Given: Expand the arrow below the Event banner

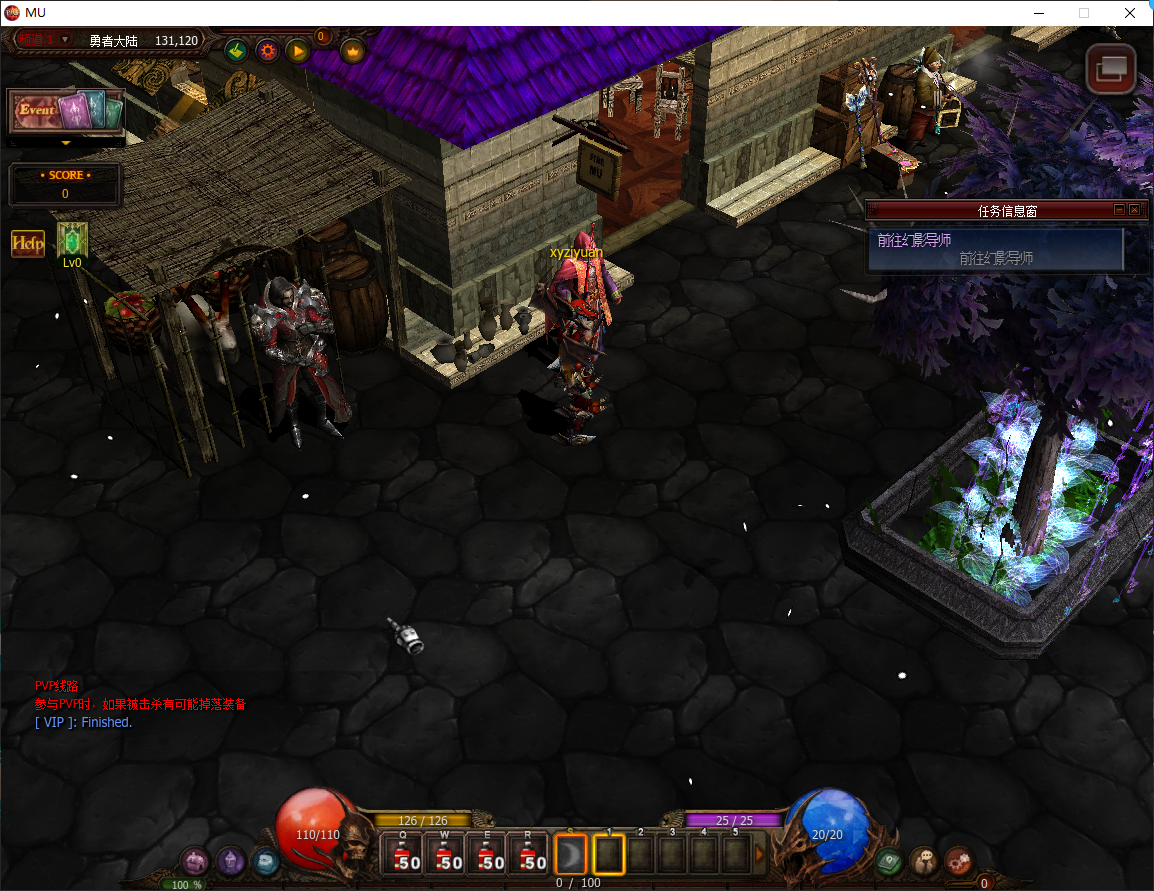Looking at the screenshot, I should [x=66, y=143].
